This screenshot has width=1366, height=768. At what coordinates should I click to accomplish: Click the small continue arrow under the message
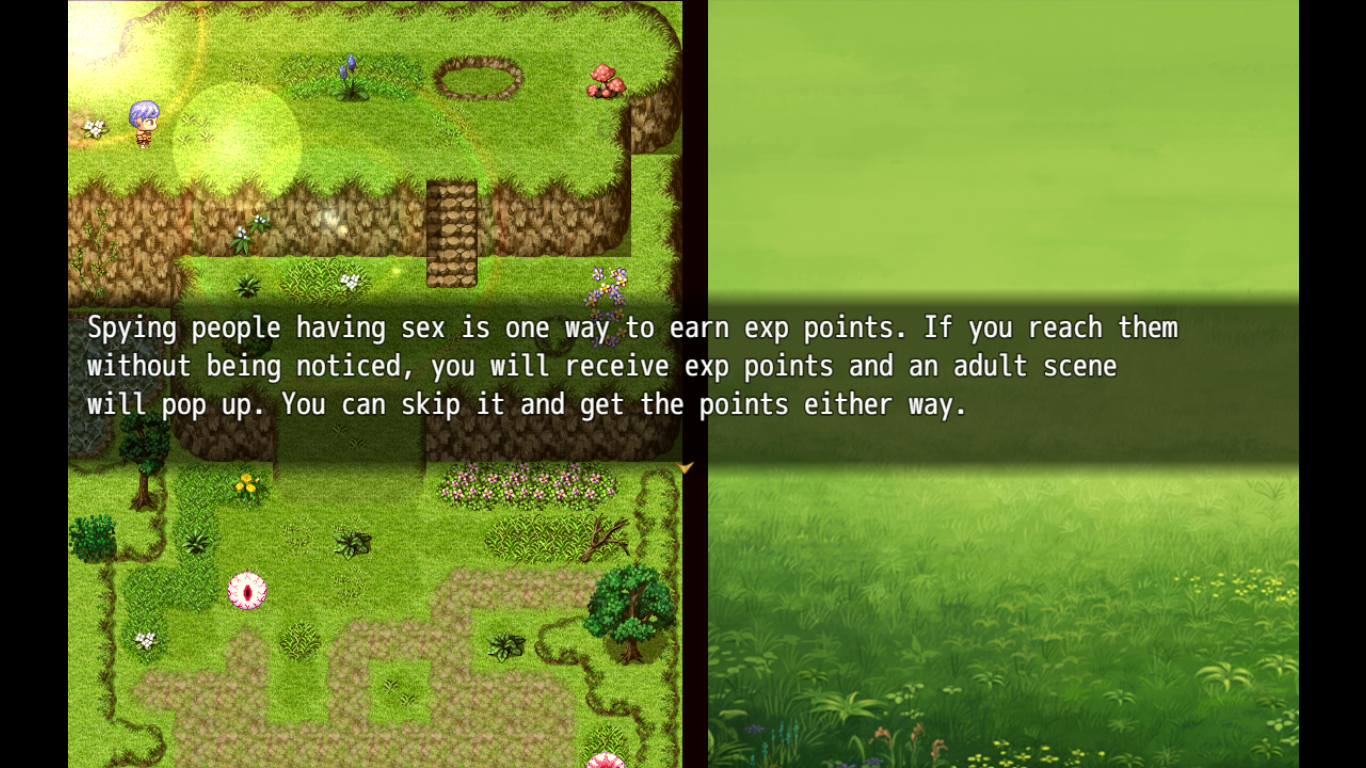point(685,467)
